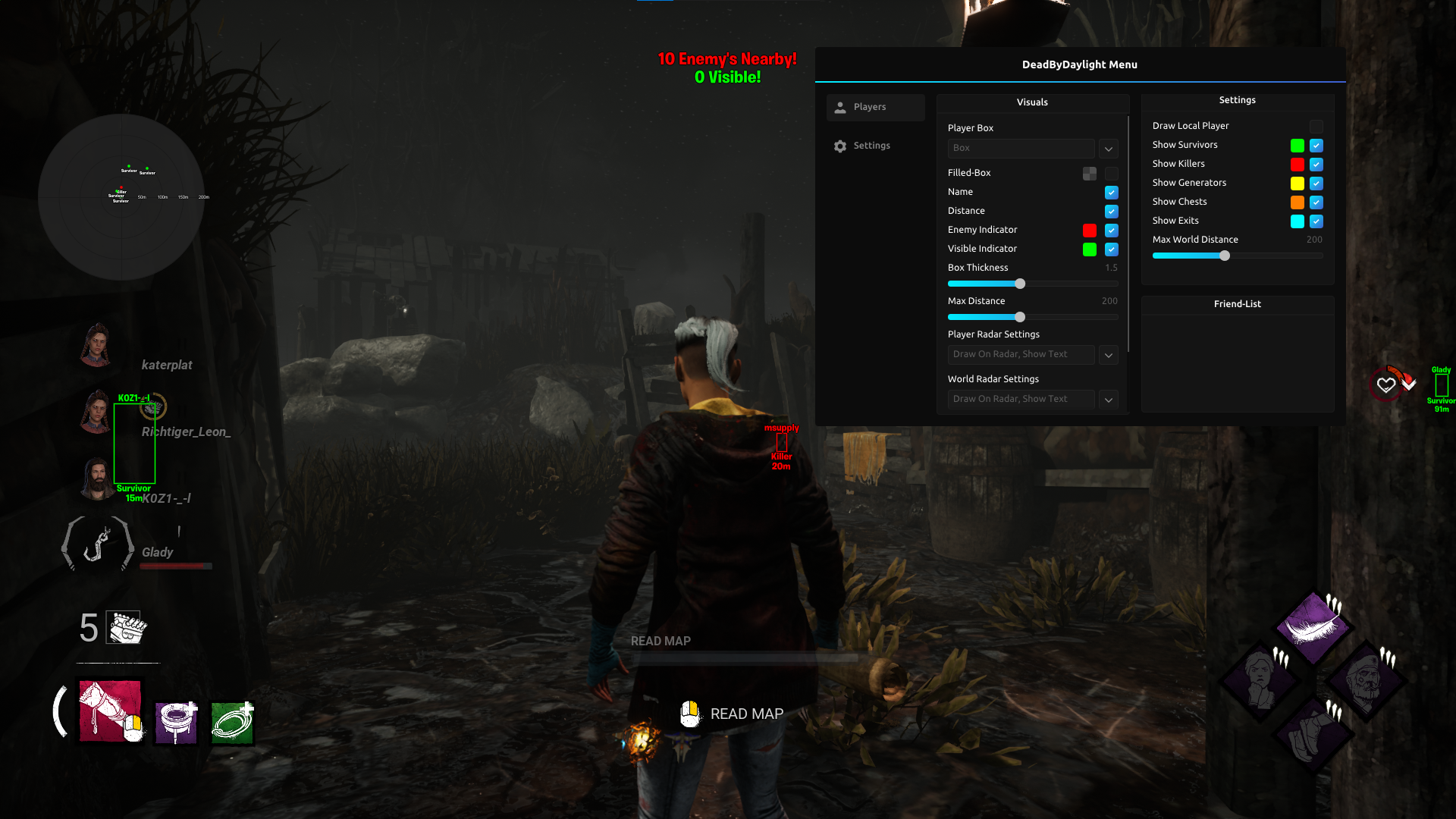
Task: Click the Max Distance slider handle
Action: (1020, 317)
